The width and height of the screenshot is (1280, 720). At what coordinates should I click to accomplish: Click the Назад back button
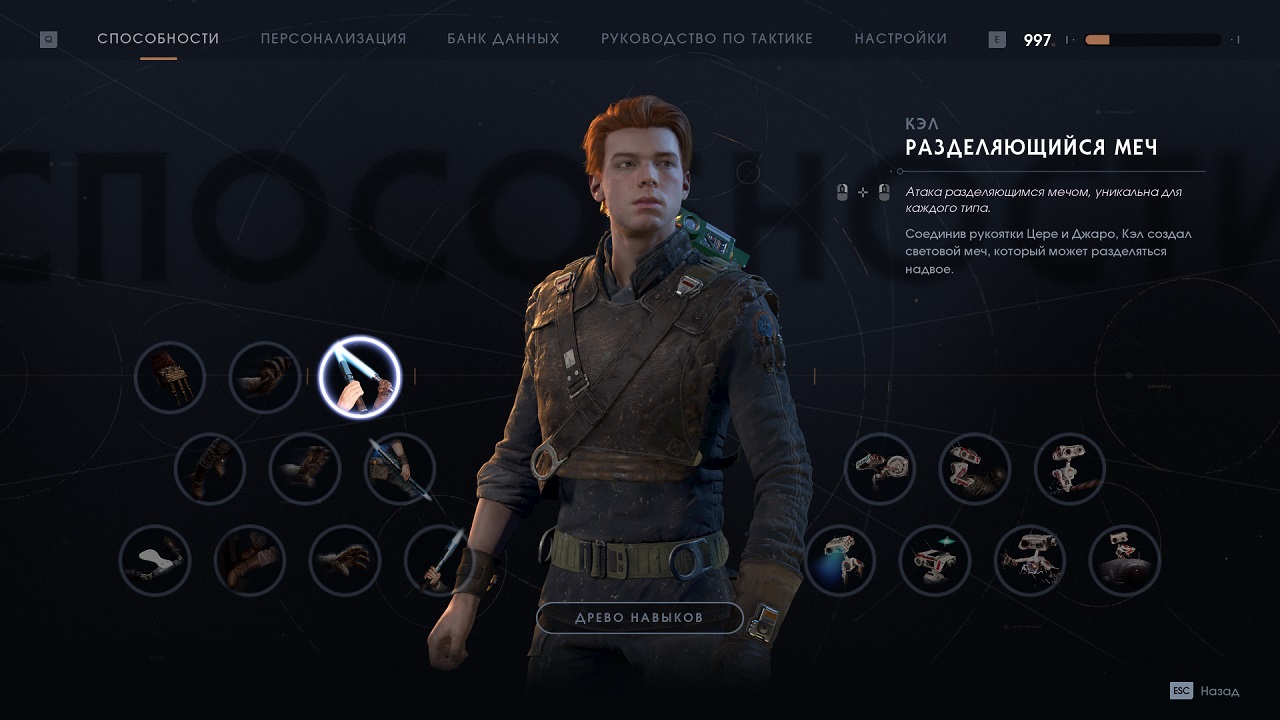pos(1205,691)
